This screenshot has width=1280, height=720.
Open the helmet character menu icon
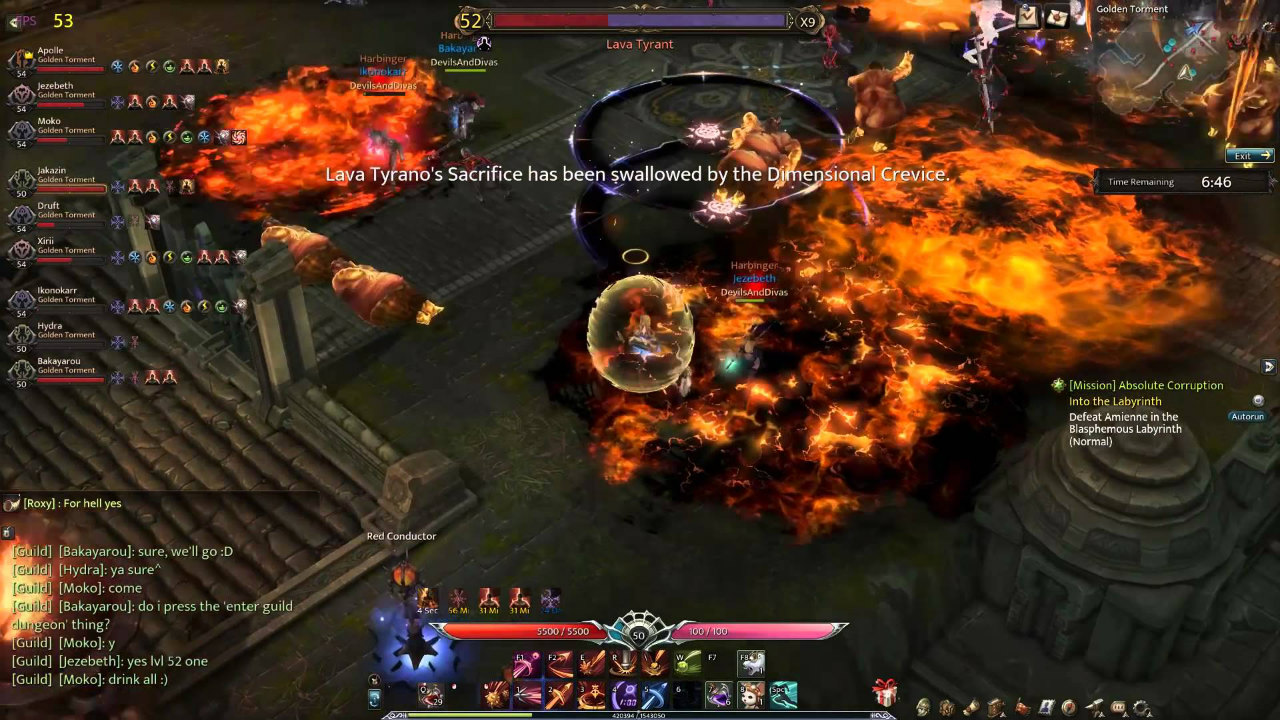click(x=923, y=708)
